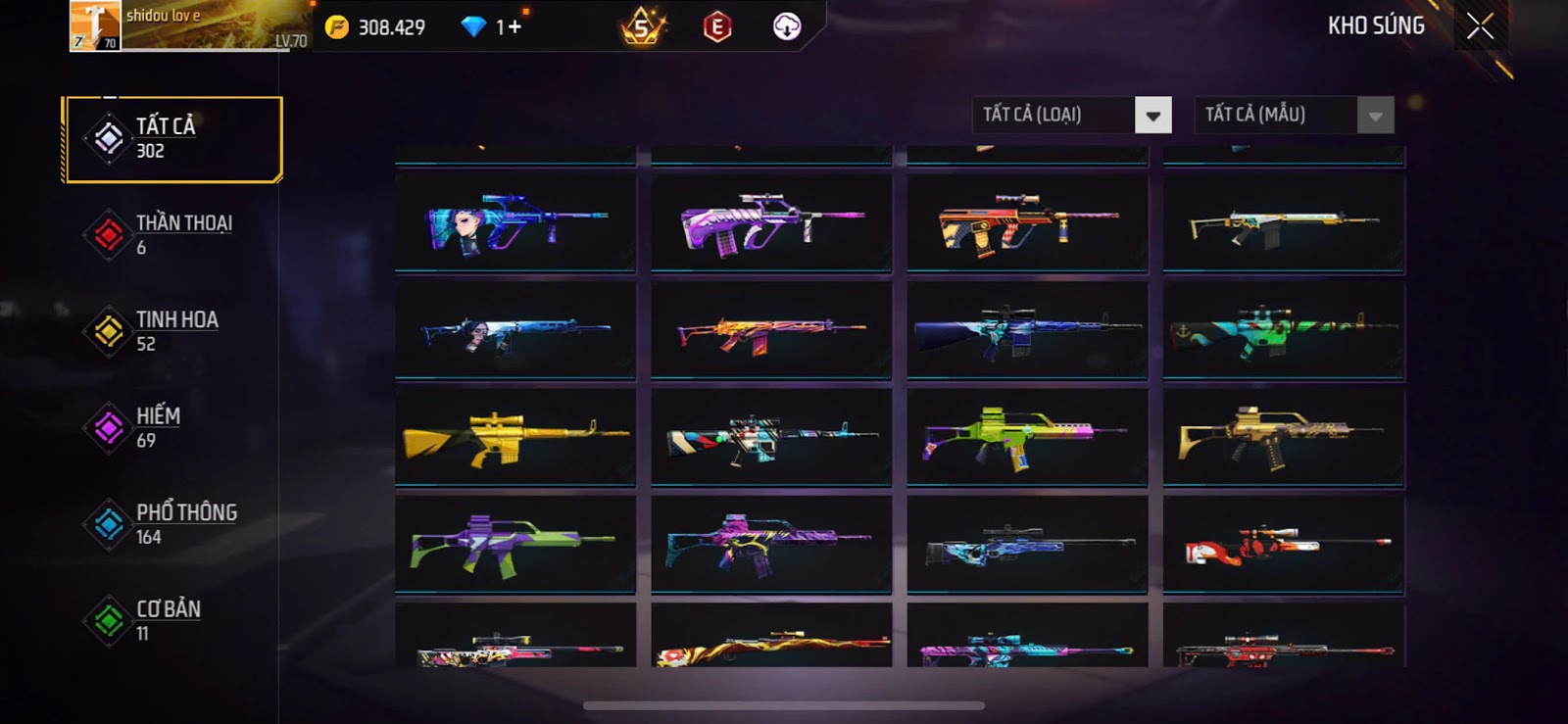Select the lime green and pink rifle
The height and width of the screenshot is (724, 1568).
(x=1027, y=437)
